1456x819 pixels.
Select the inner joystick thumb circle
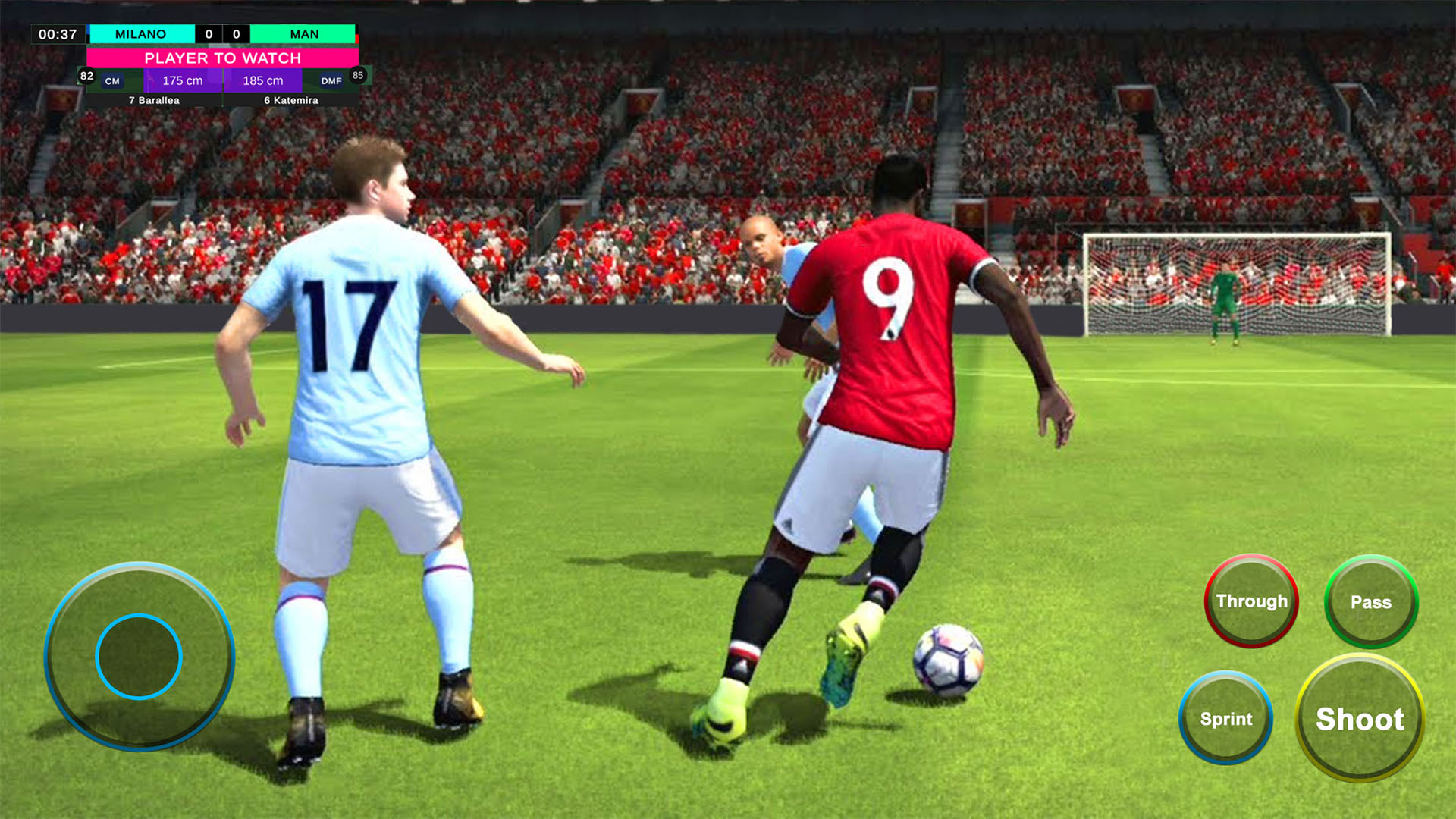139,654
